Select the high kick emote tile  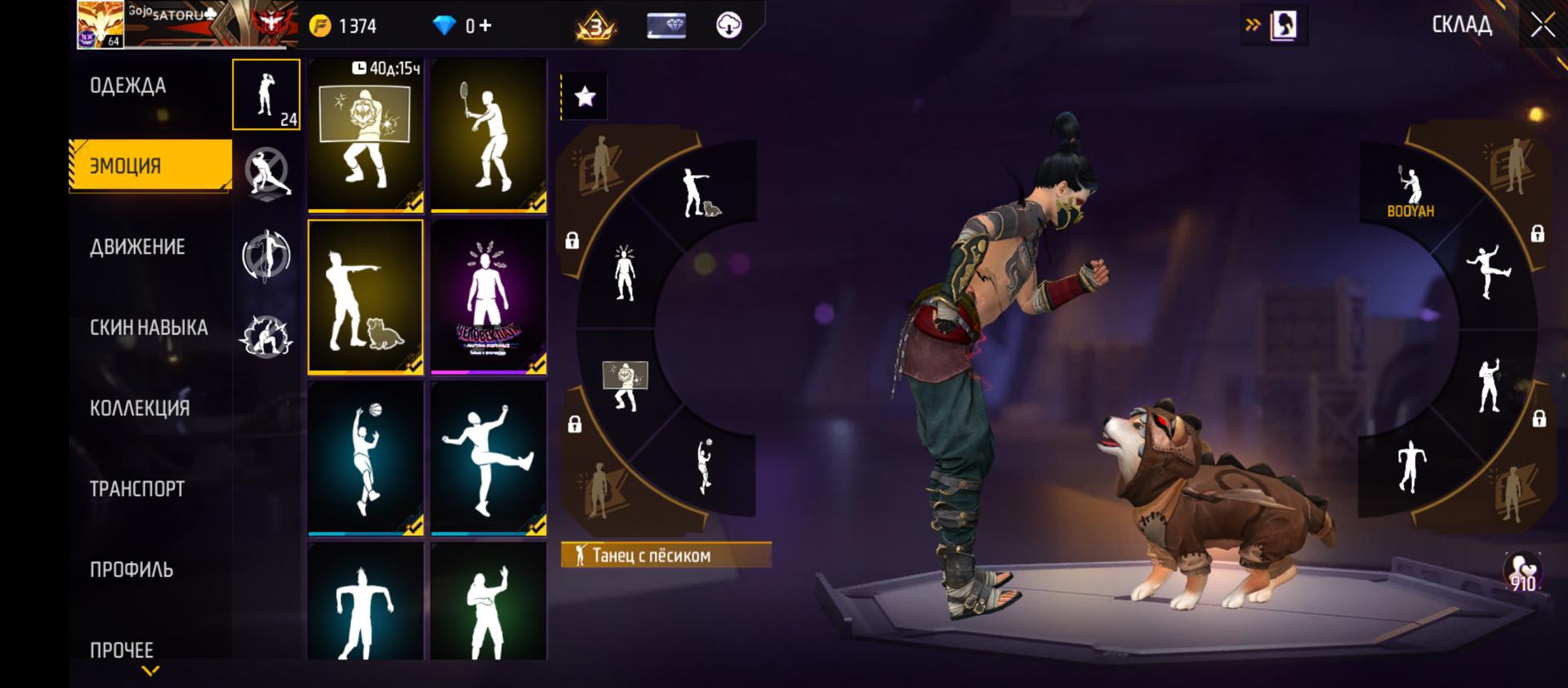tap(488, 458)
